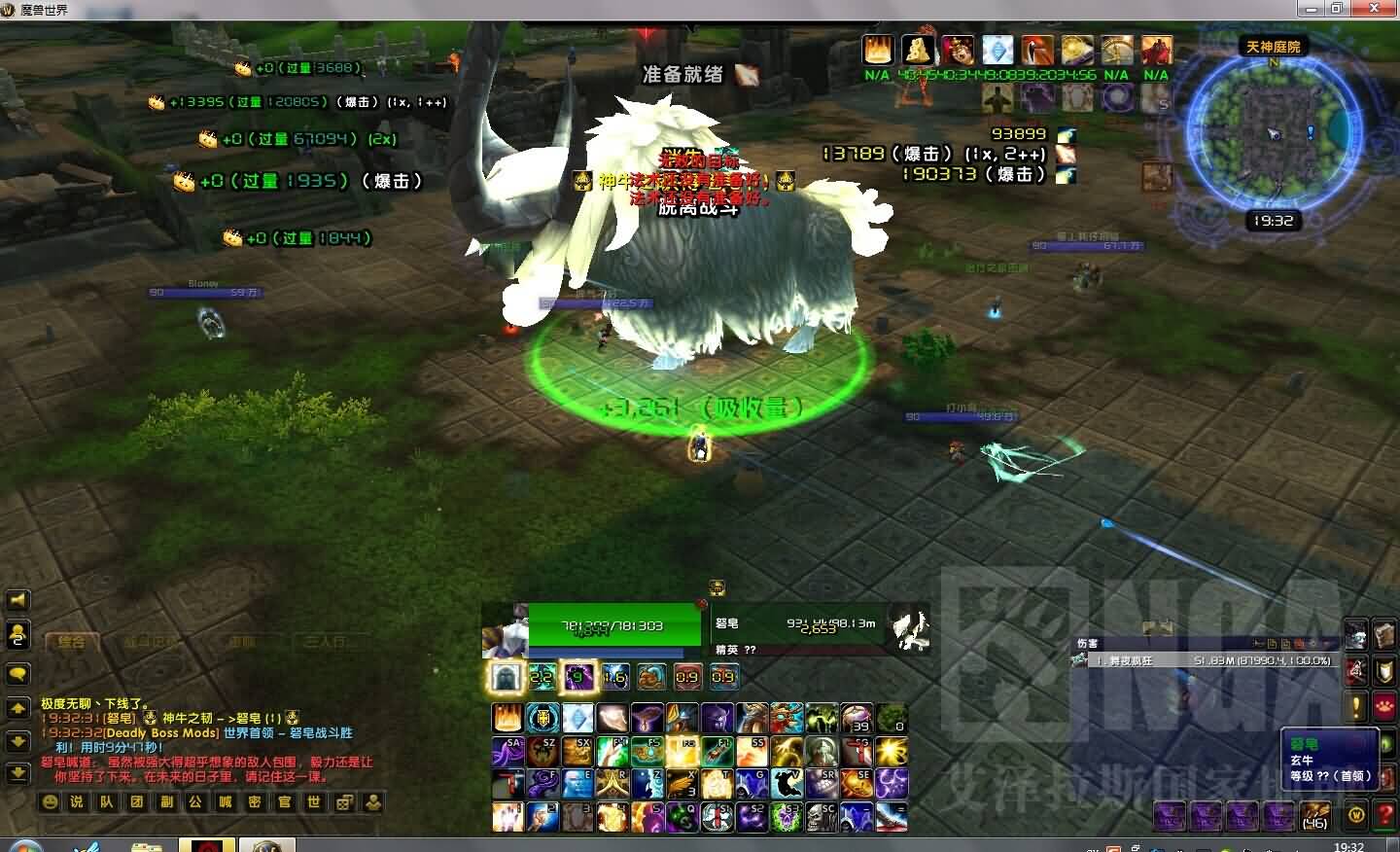Click the red paw icon in the side panel
The height and width of the screenshot is (852, 1400).
point(1384,704)
